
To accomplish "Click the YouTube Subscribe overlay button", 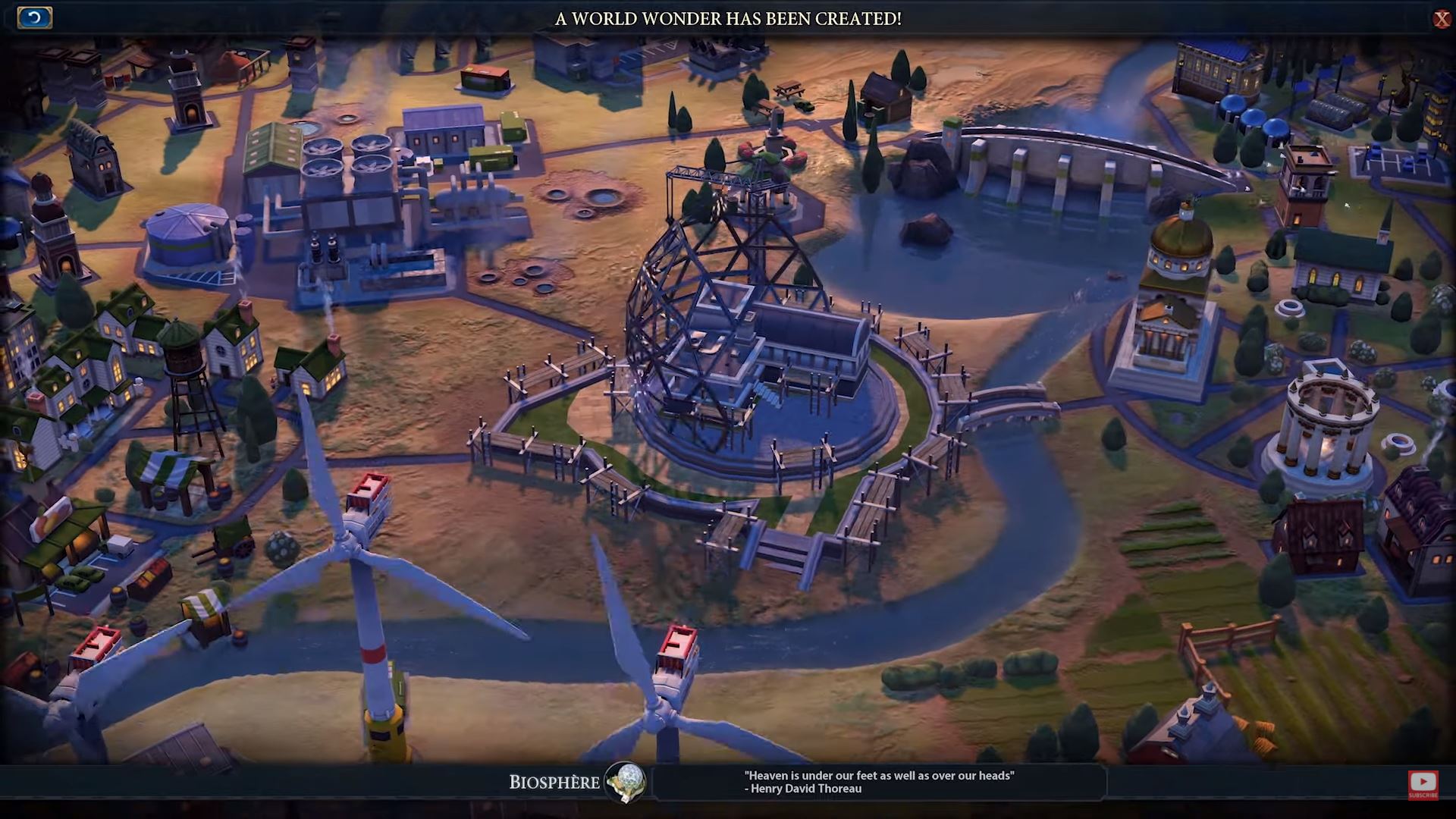I will pos(1423,784).
